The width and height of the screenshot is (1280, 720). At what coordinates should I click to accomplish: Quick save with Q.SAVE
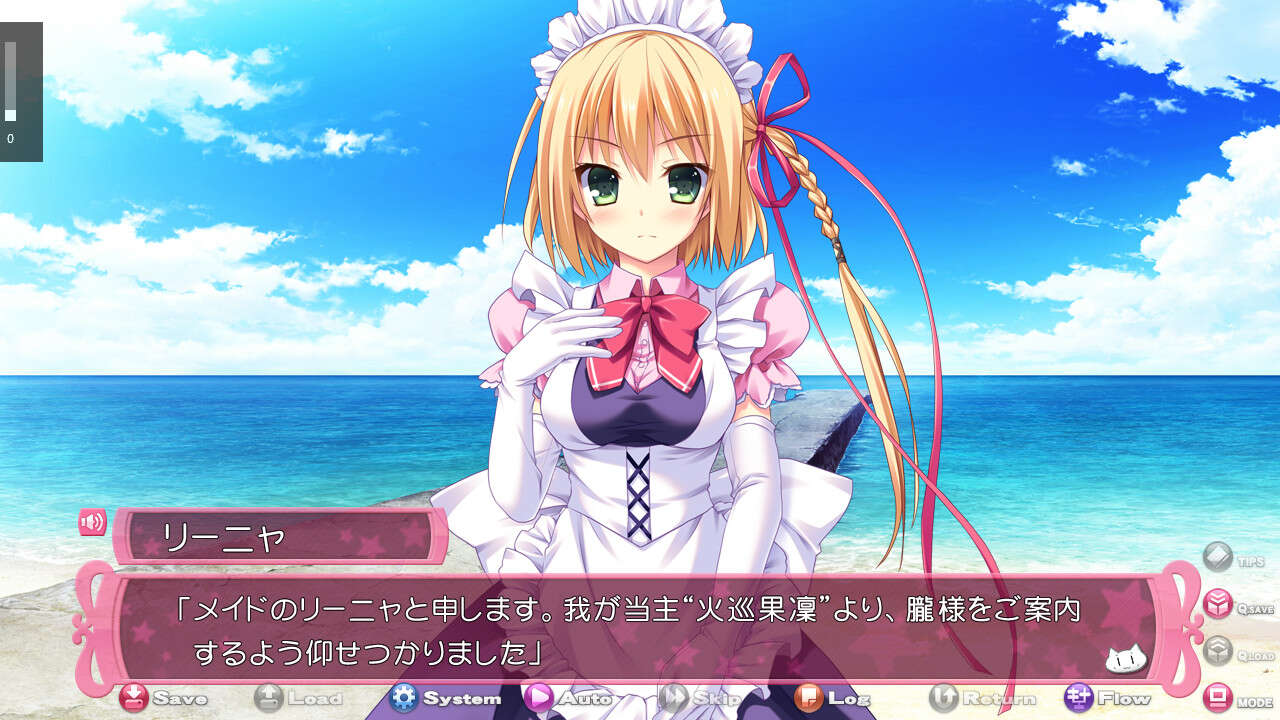(x=1218, y=604)
